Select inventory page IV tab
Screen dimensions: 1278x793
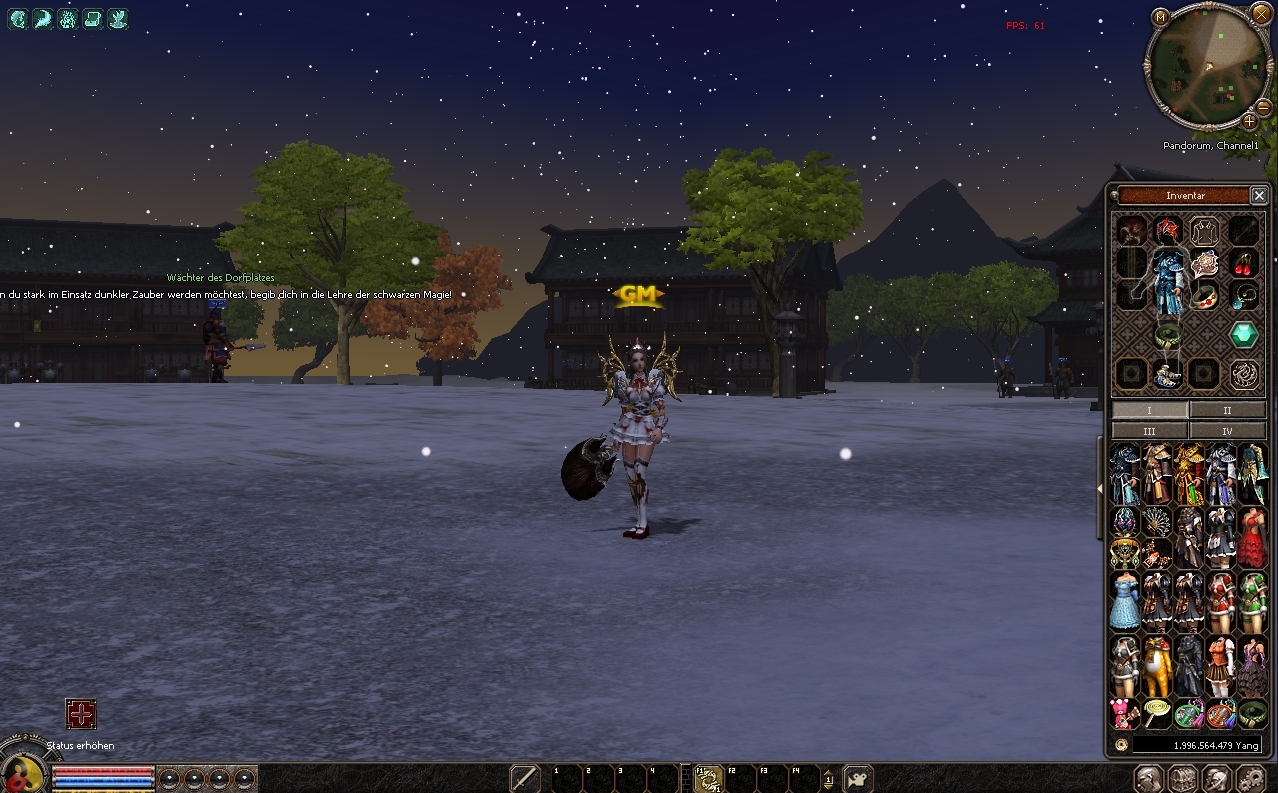(1227, 431)
